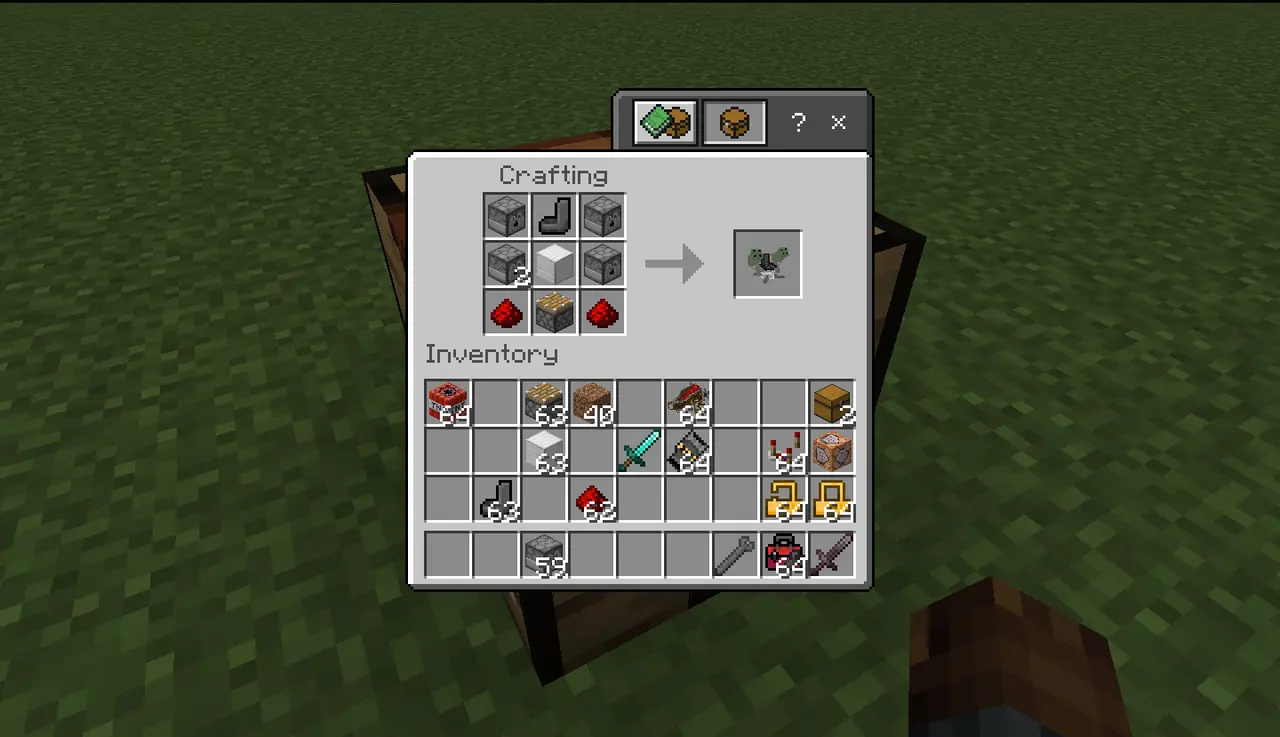1280x737 pixels.
Task: Open the question mark help button
Action: pos(797,123)
